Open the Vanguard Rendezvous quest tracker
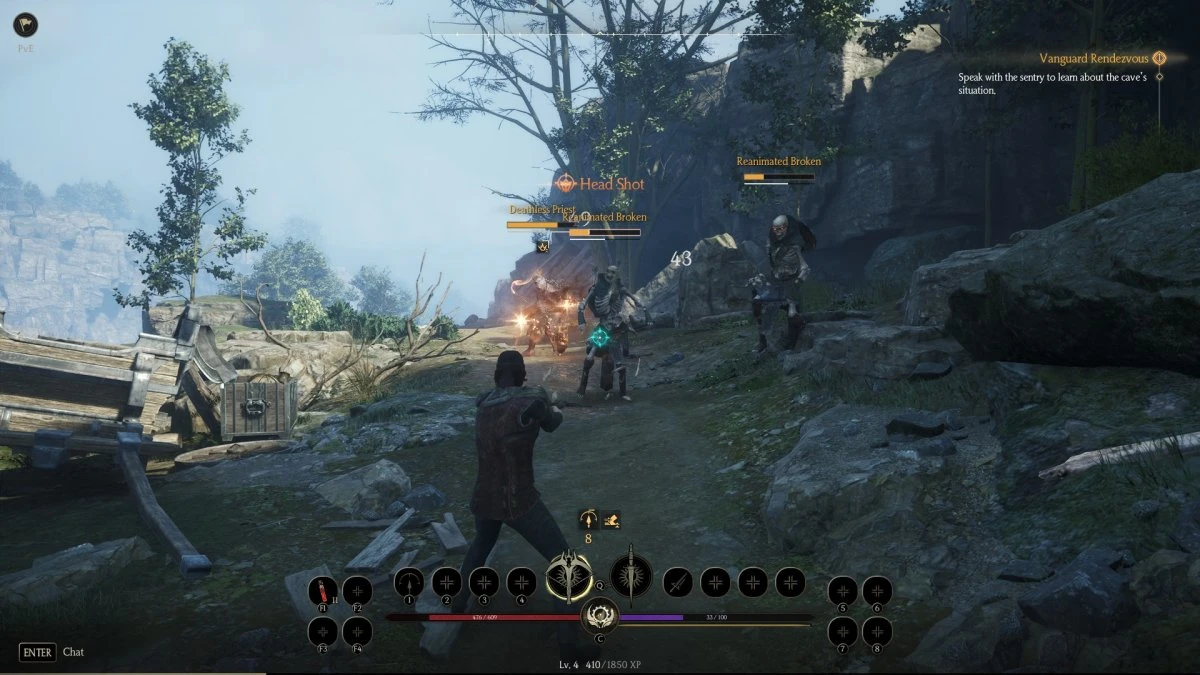The height and width of the screenshot is (675, 1200). point(1095,58)
